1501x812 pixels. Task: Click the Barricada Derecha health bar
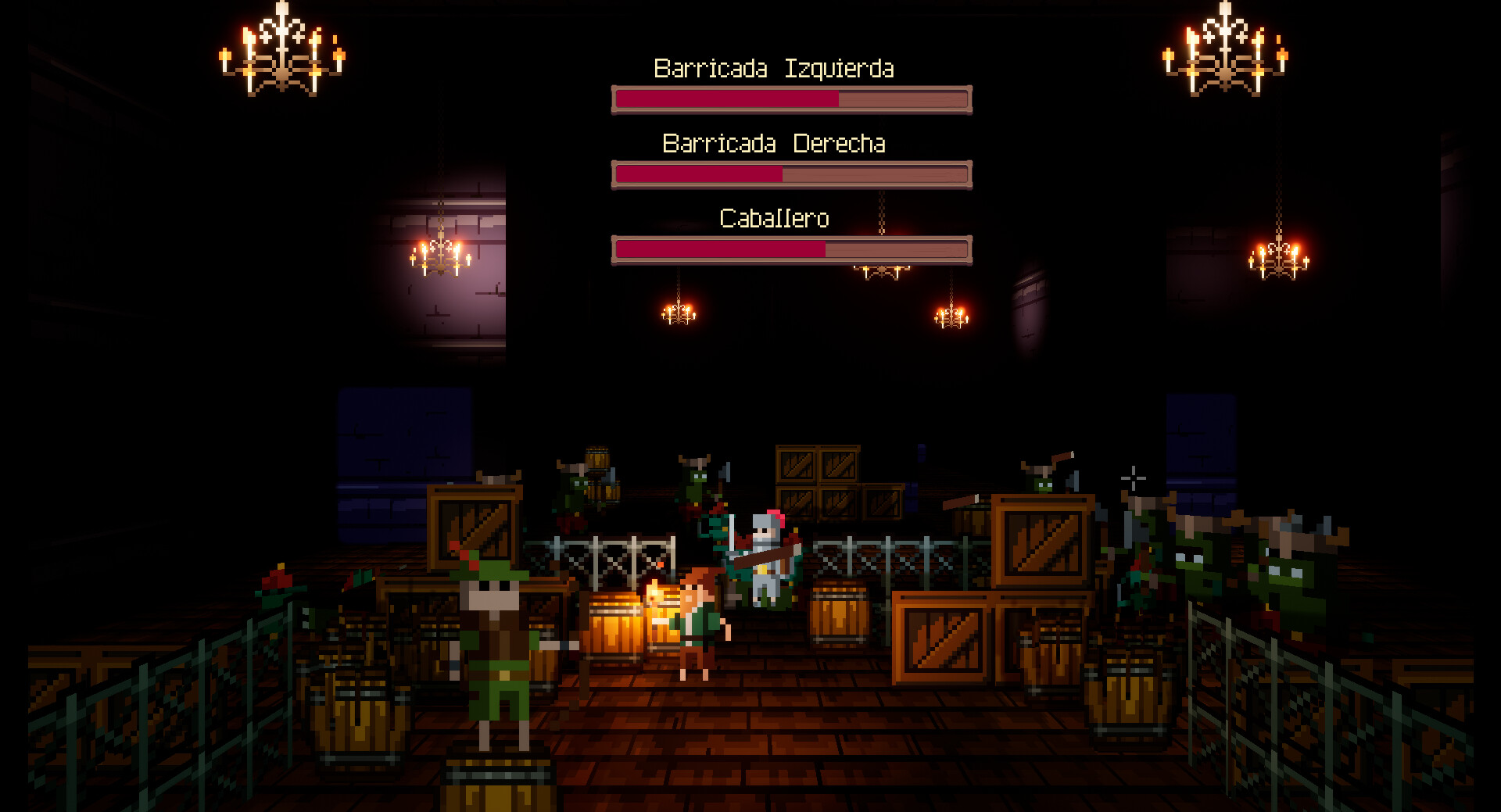pyautogui.click(x=791, y=175)
